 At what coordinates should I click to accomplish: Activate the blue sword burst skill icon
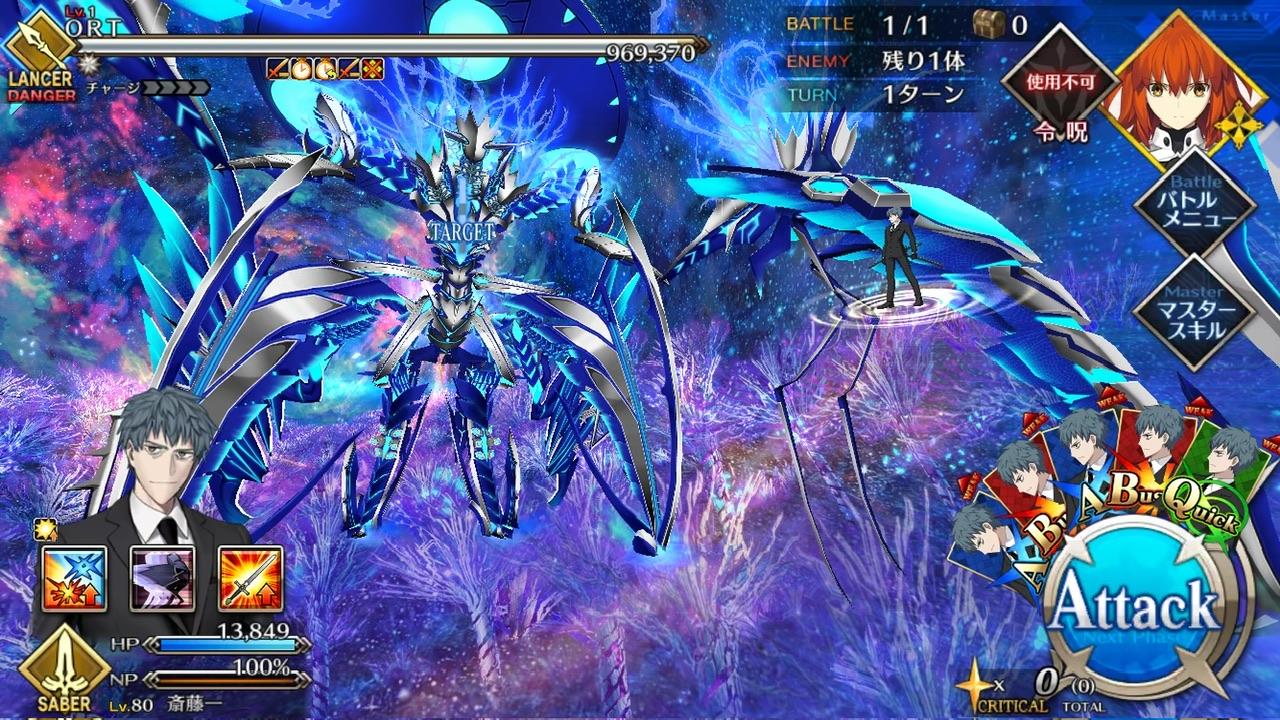point(74,579)
